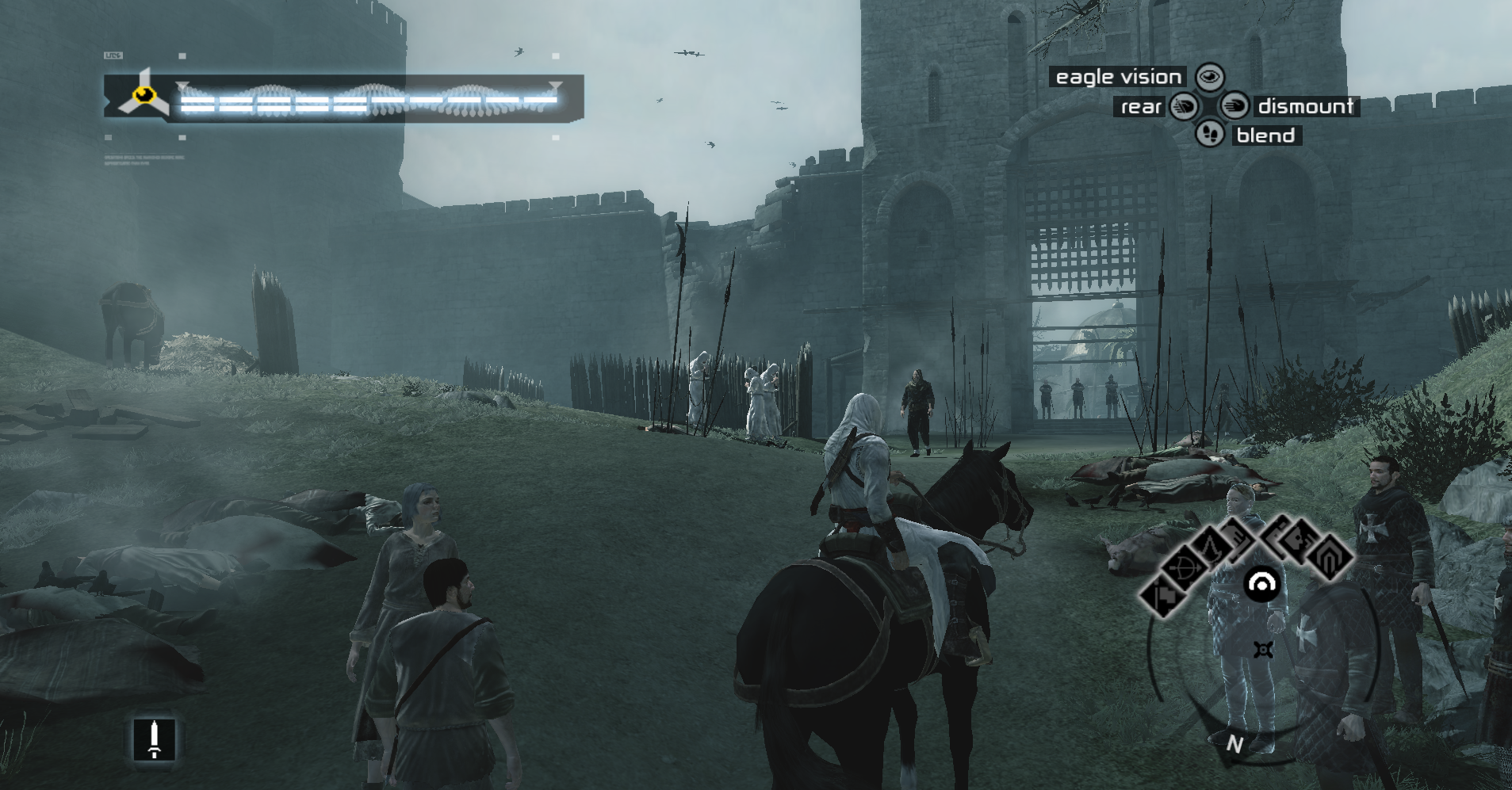Select the dismount hand icon

pyautogui.click(x=1234, y=105)
